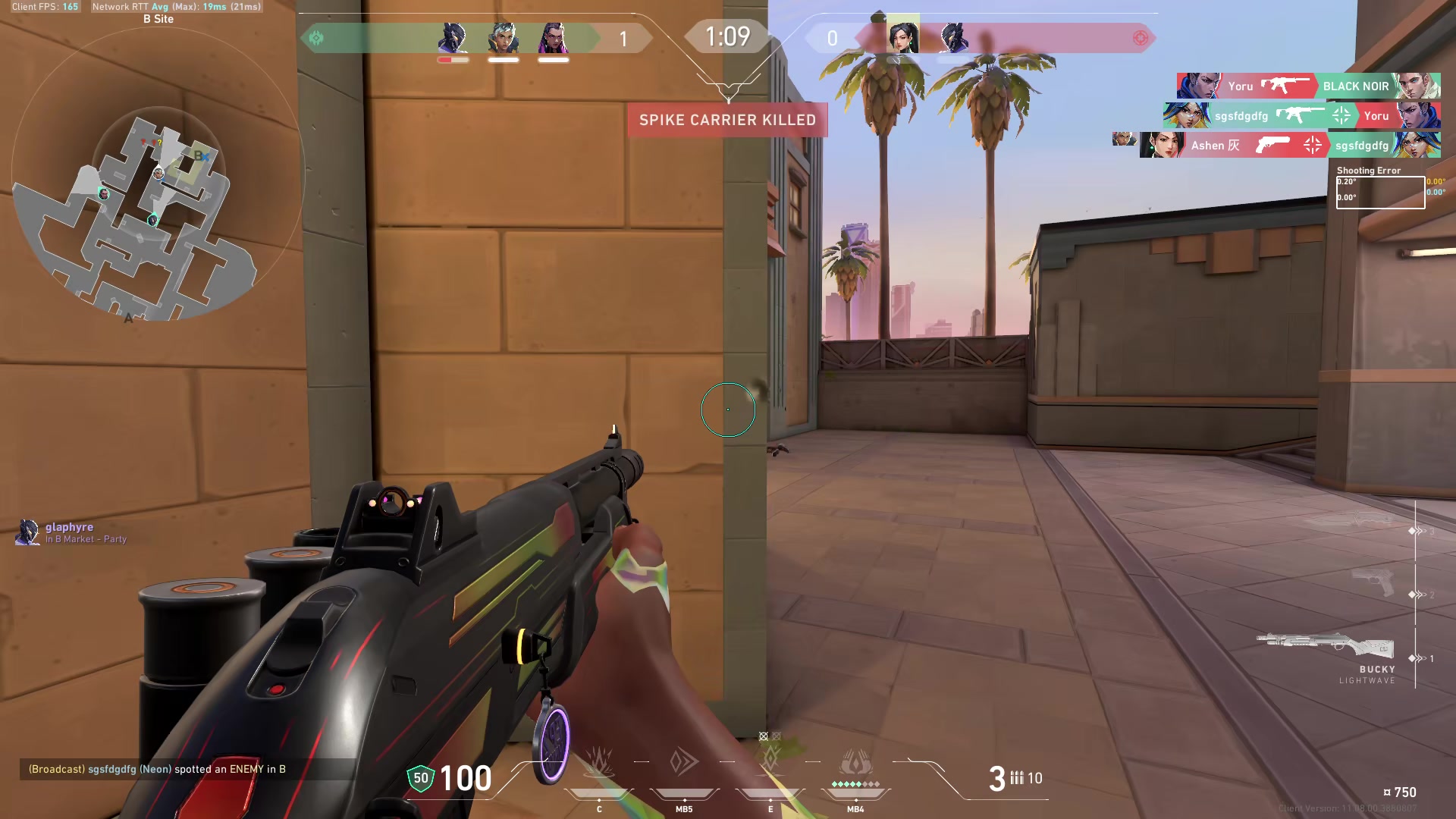Click the Shooting Error graph box
1456x819 pixels.
click(1380, 193)
